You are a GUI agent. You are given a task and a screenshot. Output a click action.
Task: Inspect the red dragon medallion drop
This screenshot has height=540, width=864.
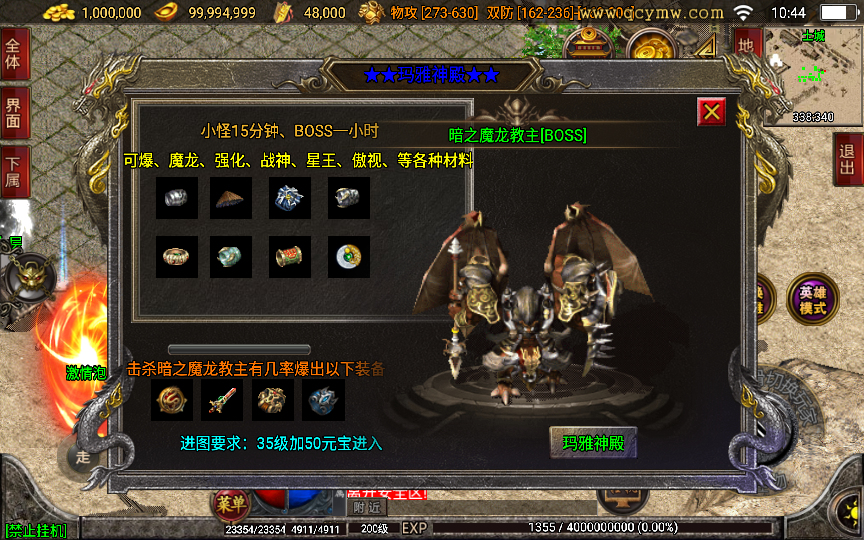click(172, 400)
